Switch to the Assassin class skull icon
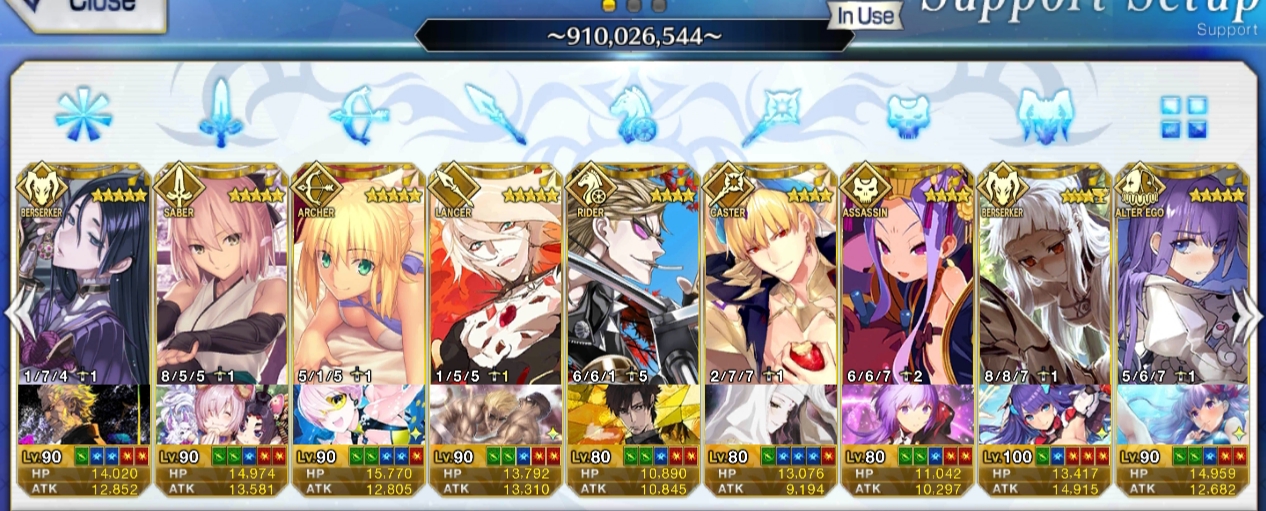Screen dimensions: 1266x511 908,115
